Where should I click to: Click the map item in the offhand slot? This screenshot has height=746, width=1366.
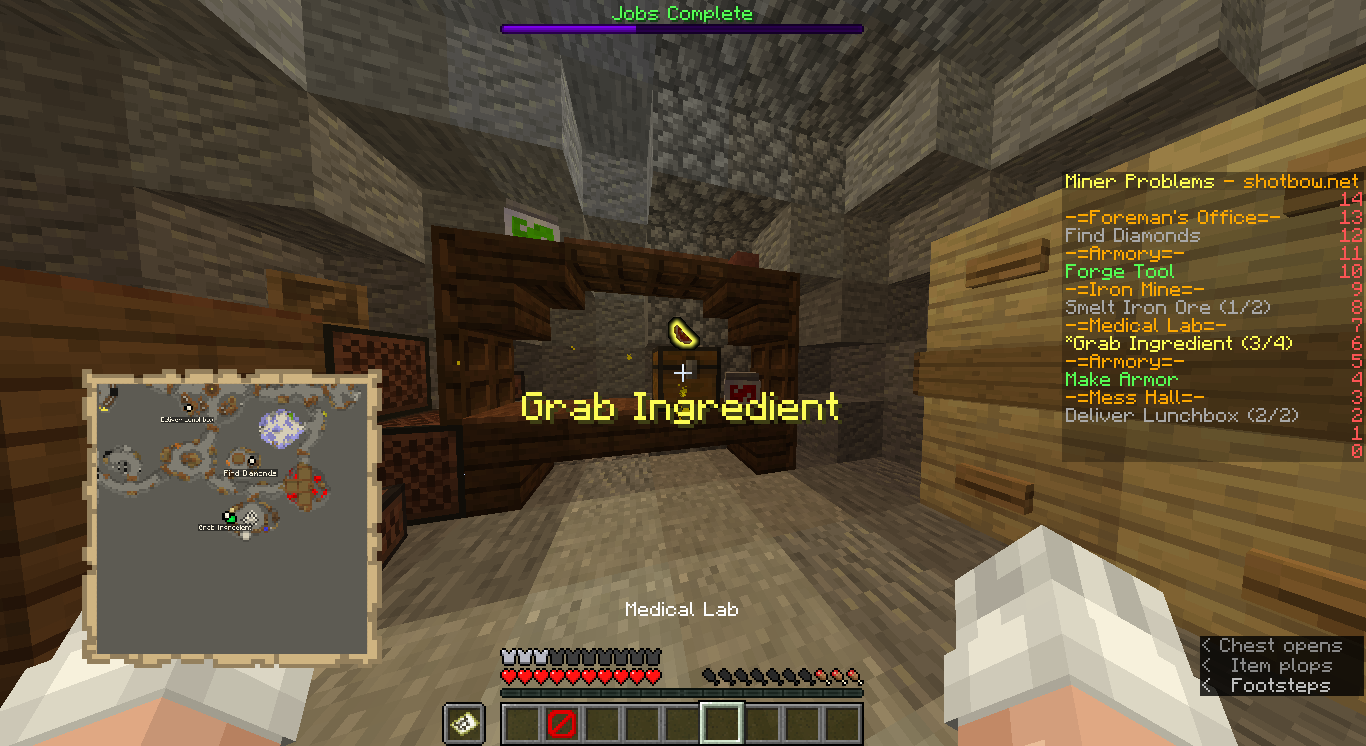point(464,723)
